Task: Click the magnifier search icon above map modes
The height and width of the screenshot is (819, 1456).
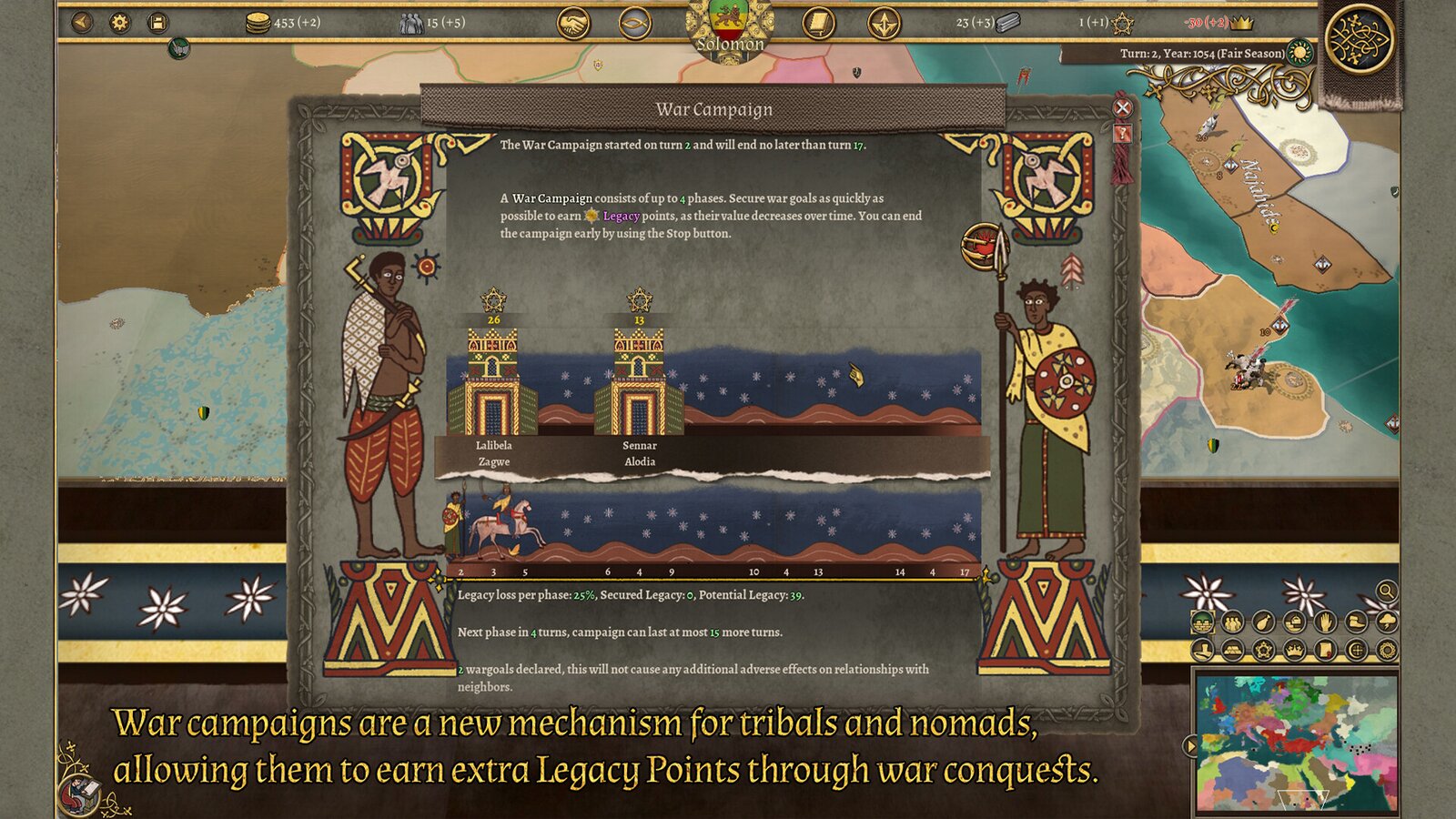Action: pyautogui.click(x=1385, y=591)
